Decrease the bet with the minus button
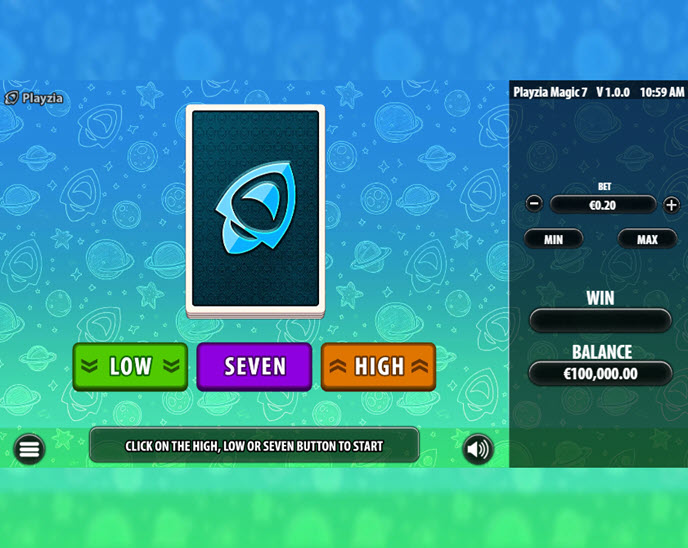The width and height of the screenshot is (688, 548). 534,204
